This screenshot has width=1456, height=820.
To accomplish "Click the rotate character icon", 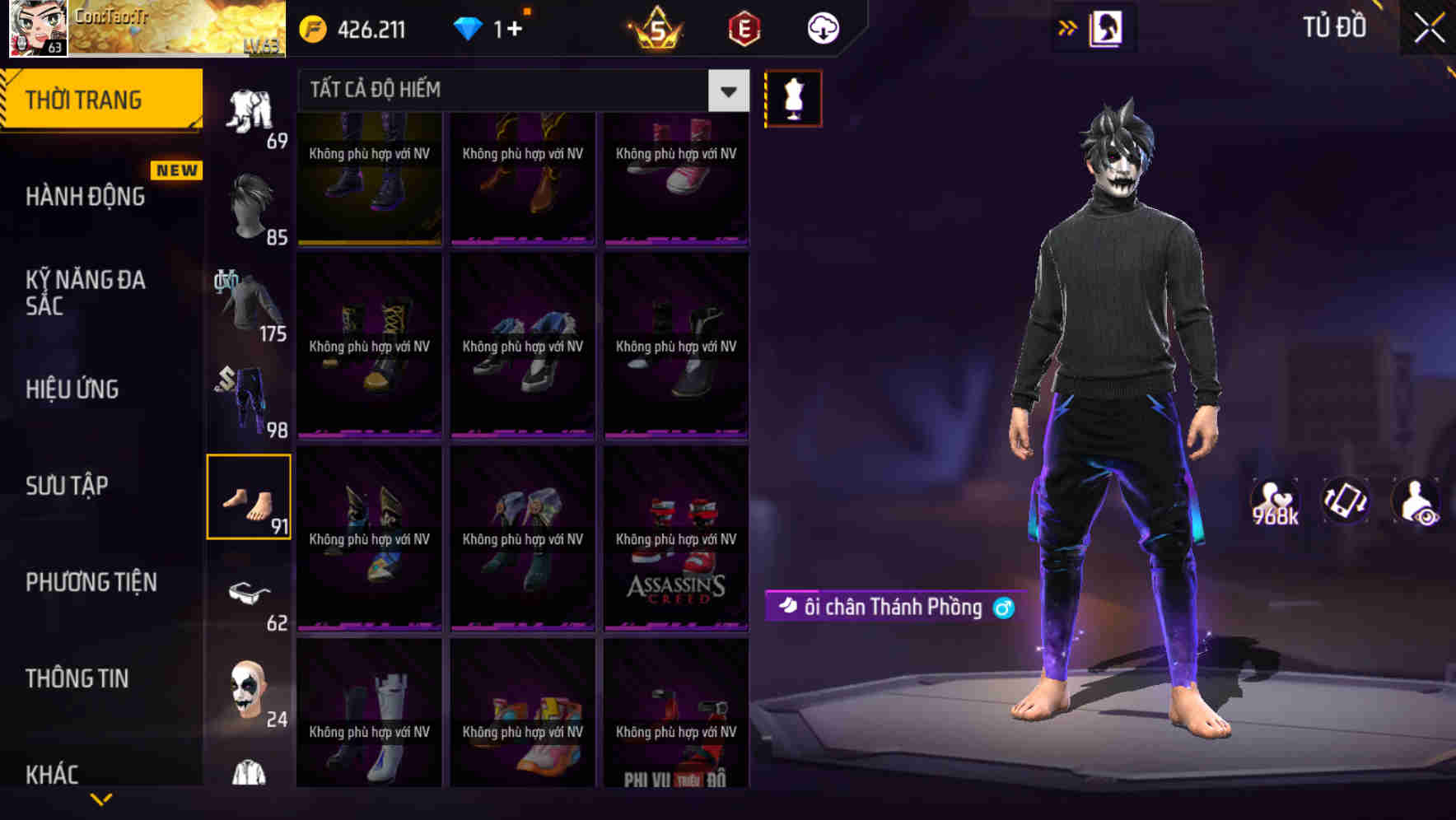I will coord(1344,501).
